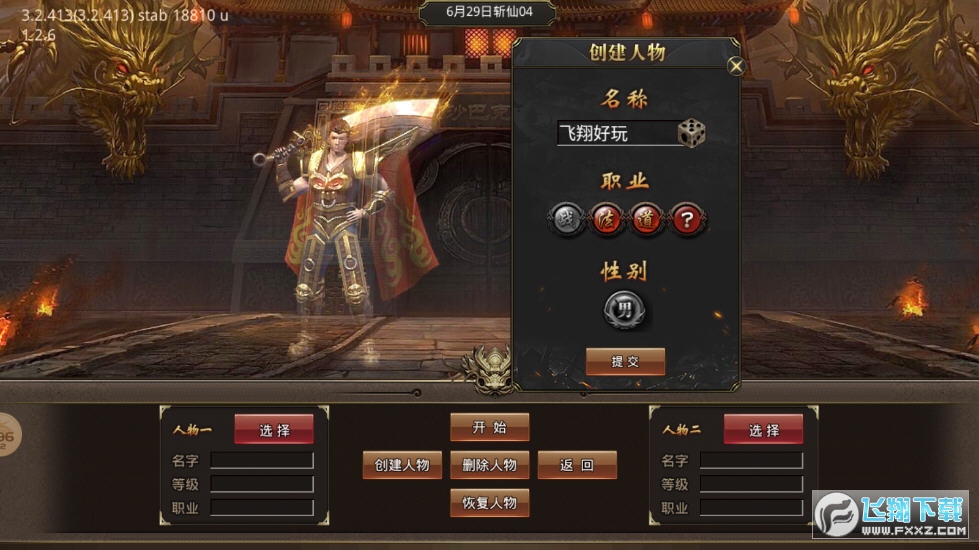Click 选择 for 人物一
Image resolution: width=979 pixels, height=550 pixels.
274,430
